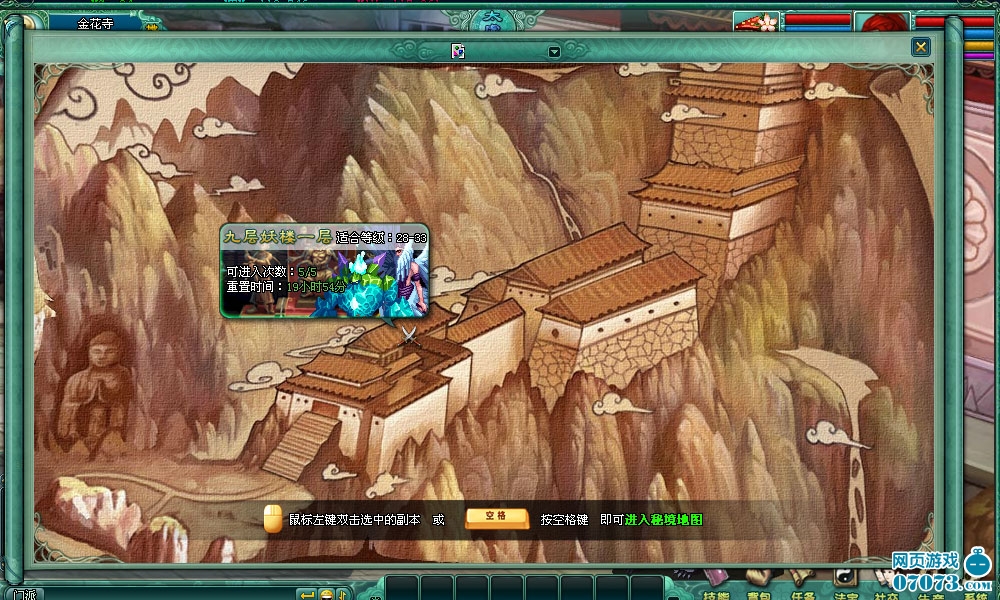
Task: Close the dungeon map window
Action: tap(921, 47)
